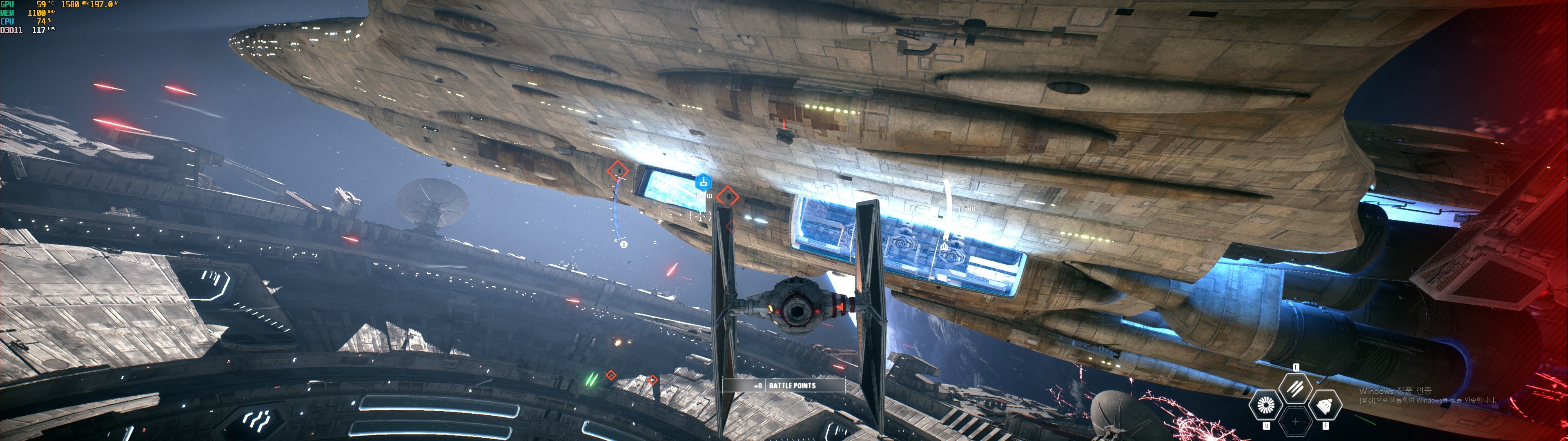Activate the afterburner engine ability icon
The height and width of the screenshot is (441, 1568).
coord(1265,405)
